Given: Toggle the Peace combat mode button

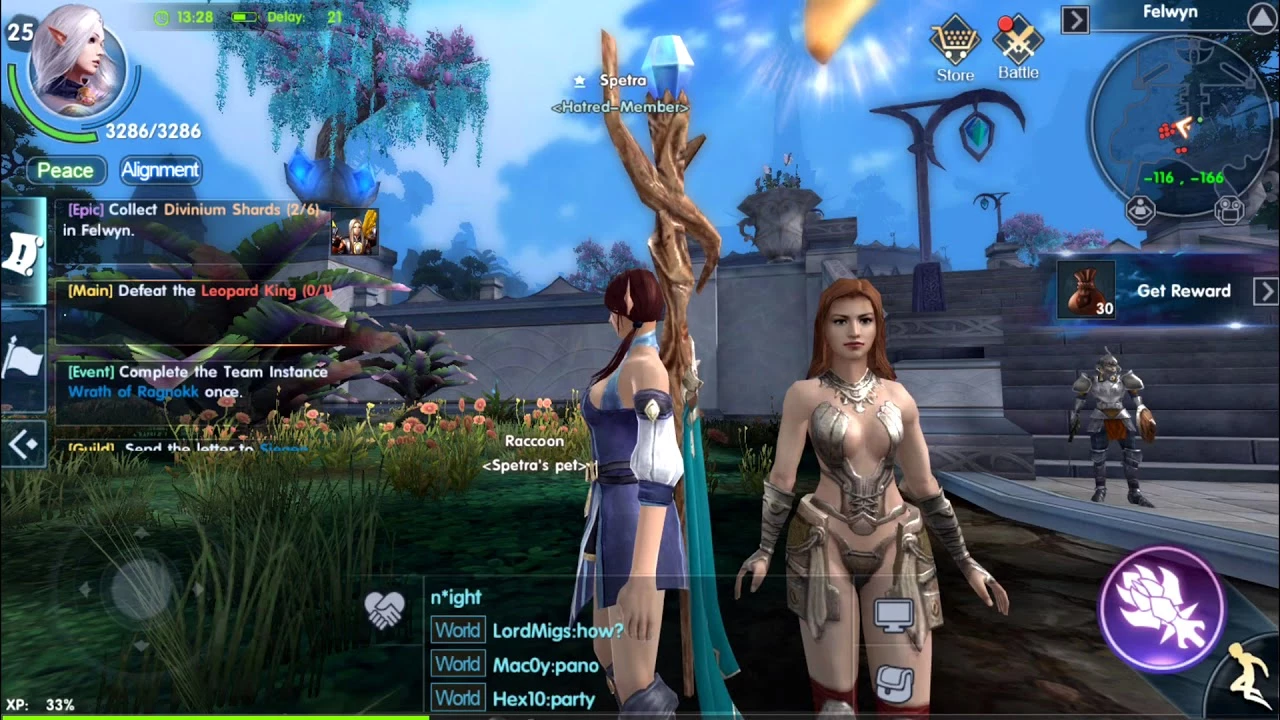Looking at the screenshot, I should click(65, 170).
